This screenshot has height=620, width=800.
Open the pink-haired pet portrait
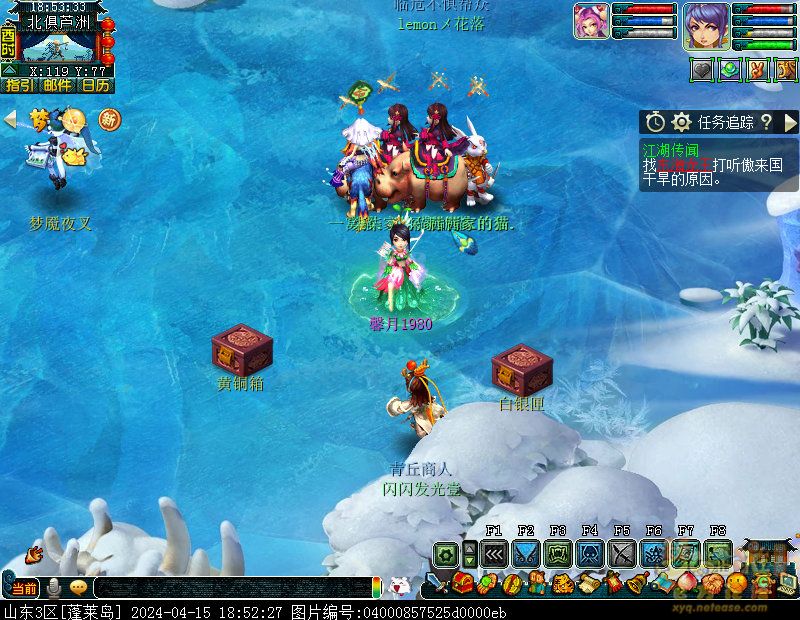click(591, 21)
